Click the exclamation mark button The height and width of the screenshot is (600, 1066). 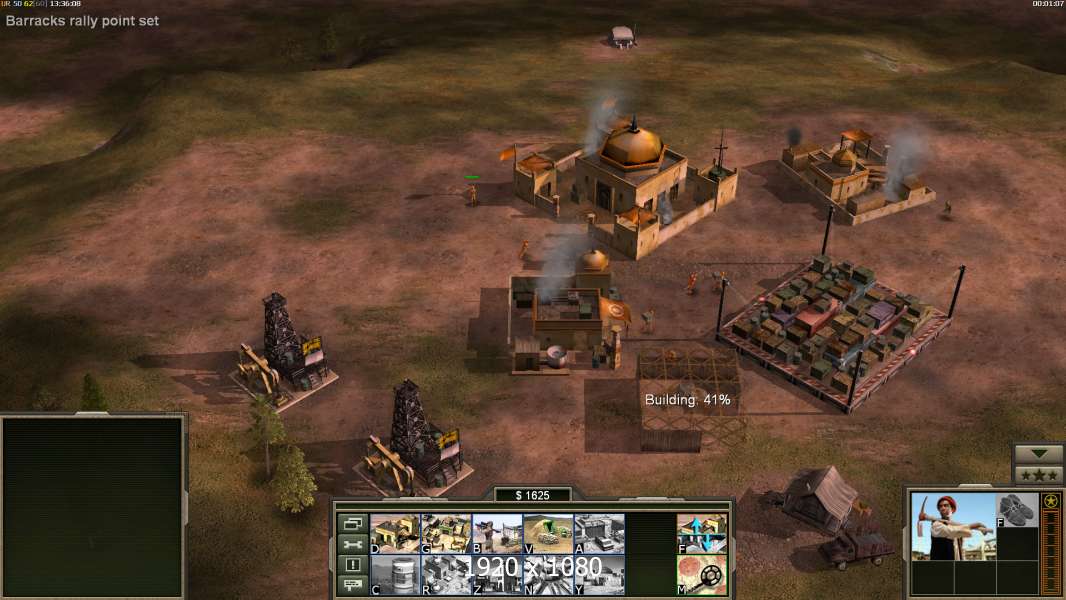pos(351,565)
